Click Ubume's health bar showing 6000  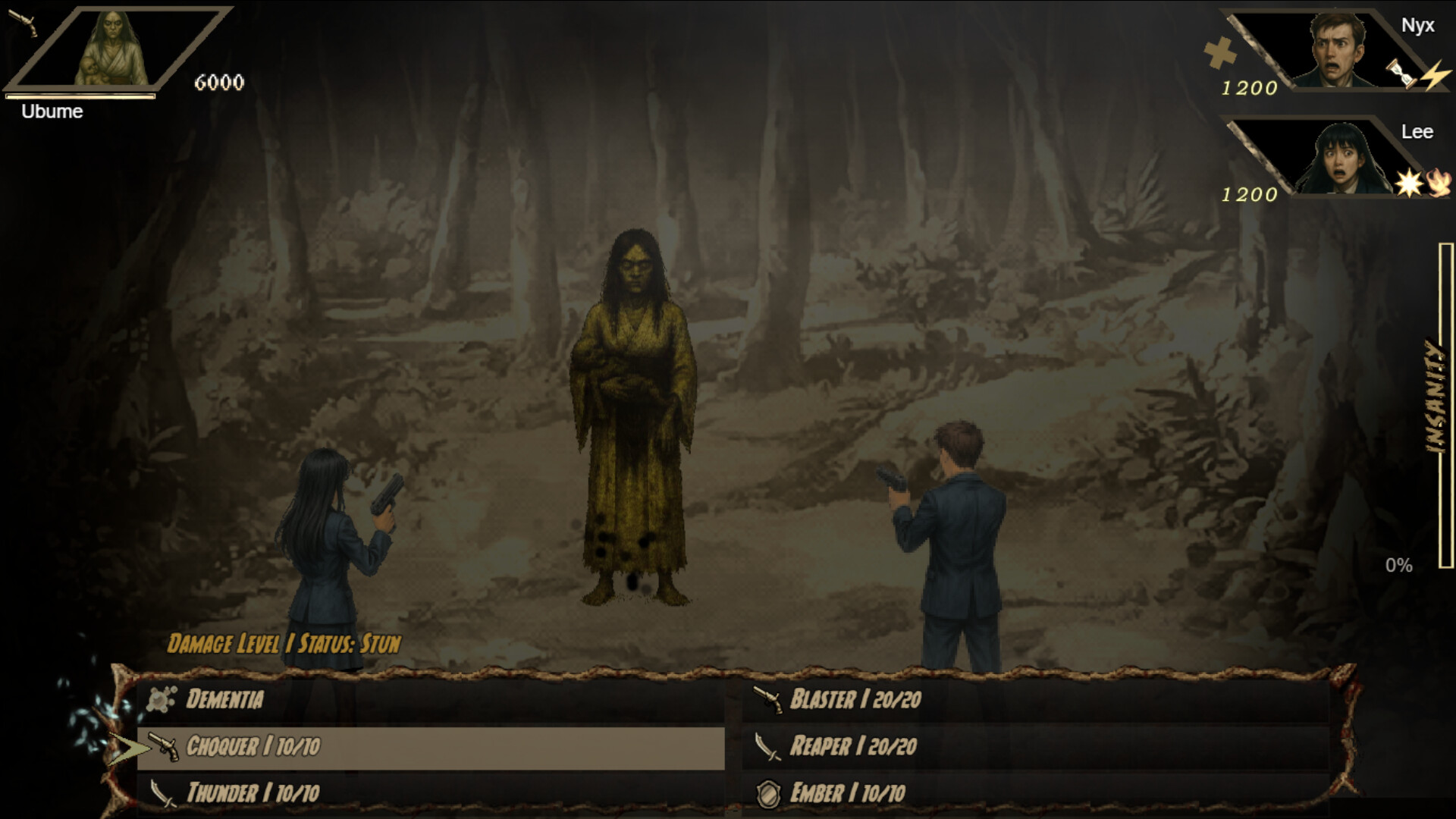click(x=80, y=97)
